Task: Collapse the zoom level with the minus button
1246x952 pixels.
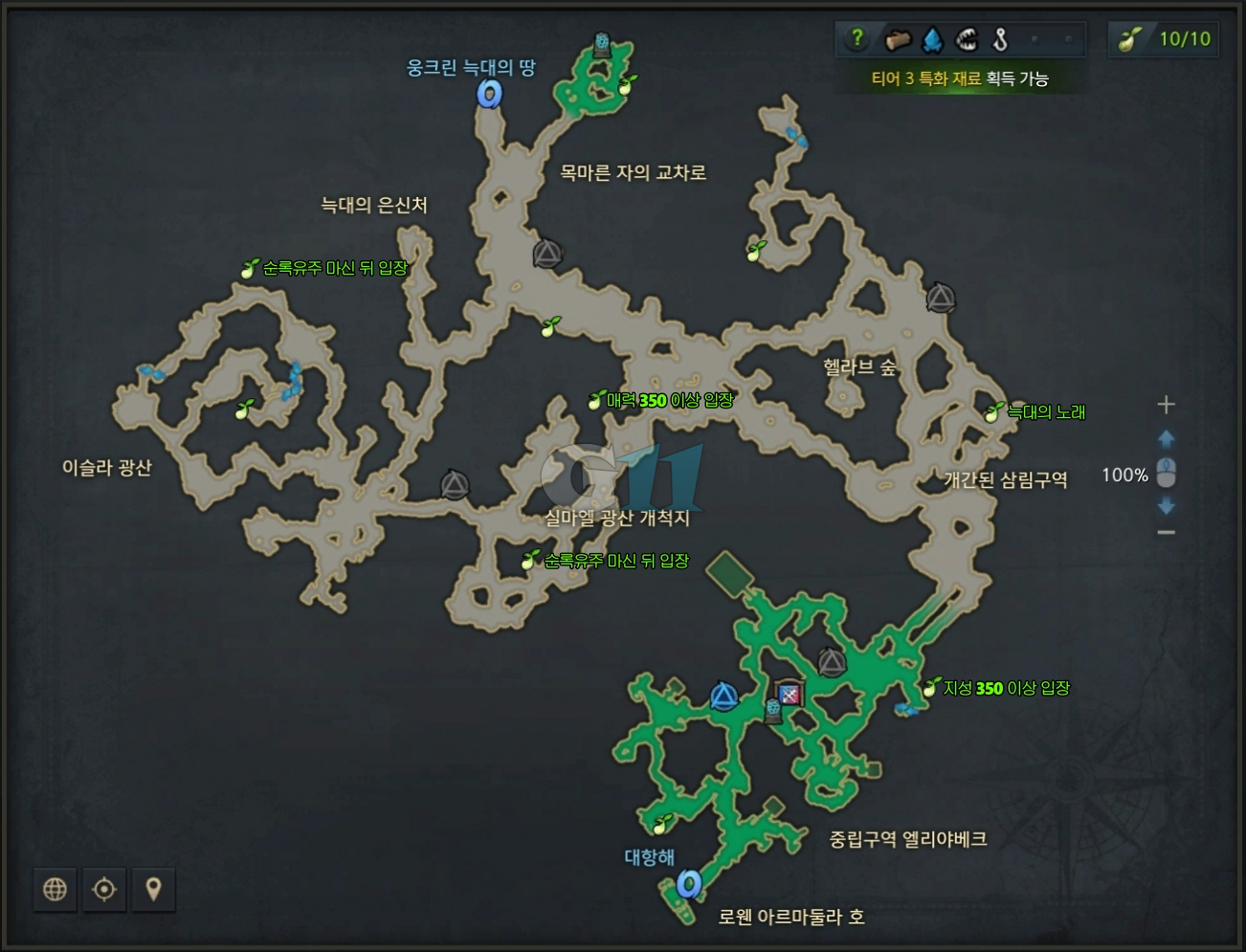Action: click(x=1166, y=531)
